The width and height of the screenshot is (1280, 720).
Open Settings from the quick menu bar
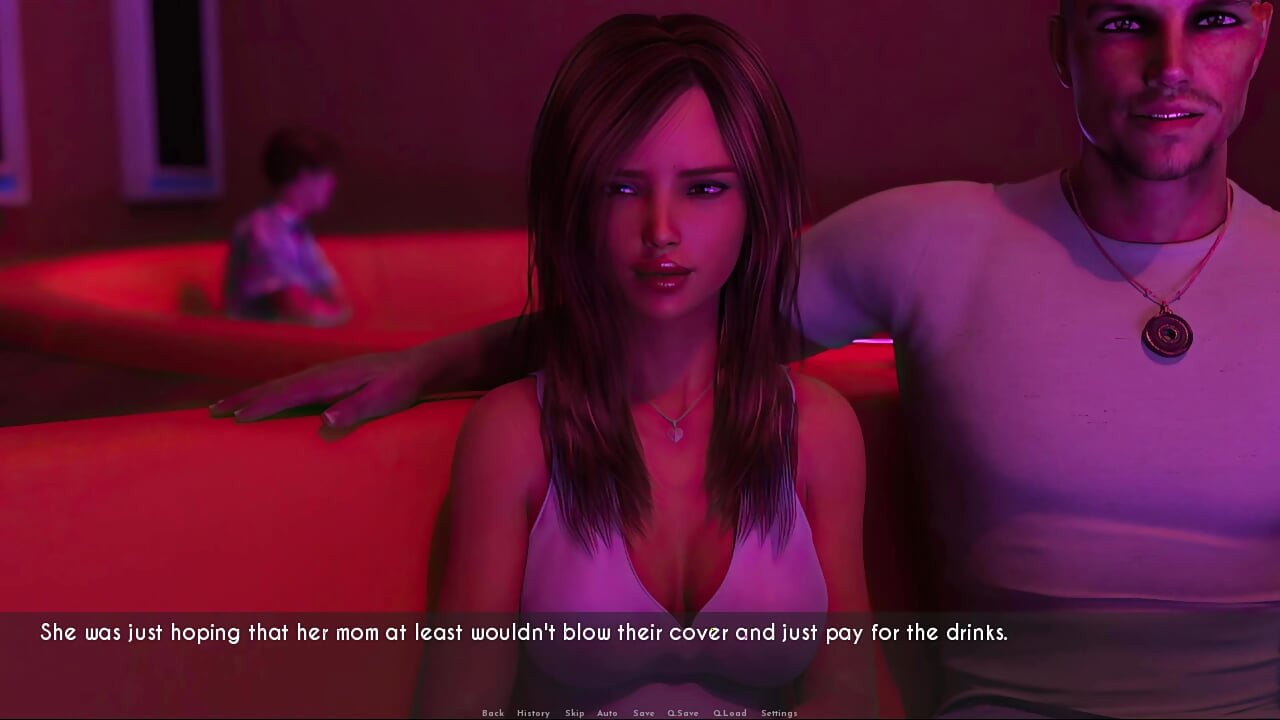(x=779, y=713)
